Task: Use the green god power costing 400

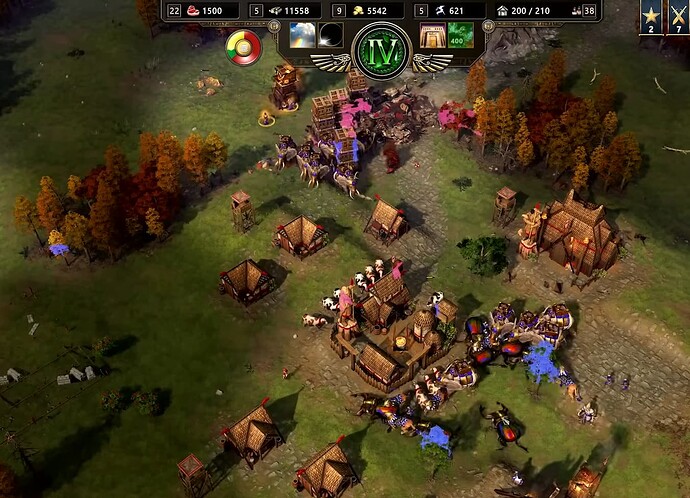Action: point(461,35)
